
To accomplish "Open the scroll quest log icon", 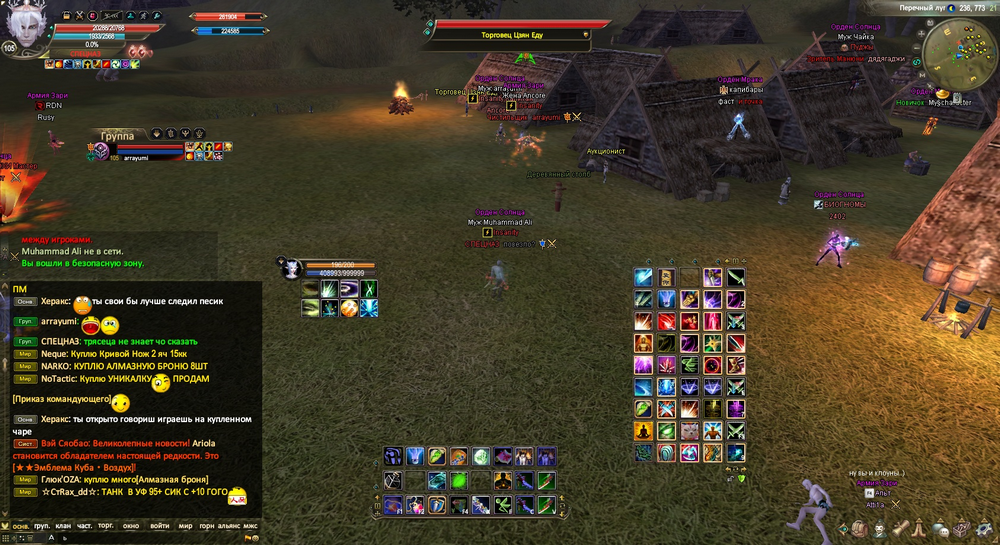I will (901, 528).
